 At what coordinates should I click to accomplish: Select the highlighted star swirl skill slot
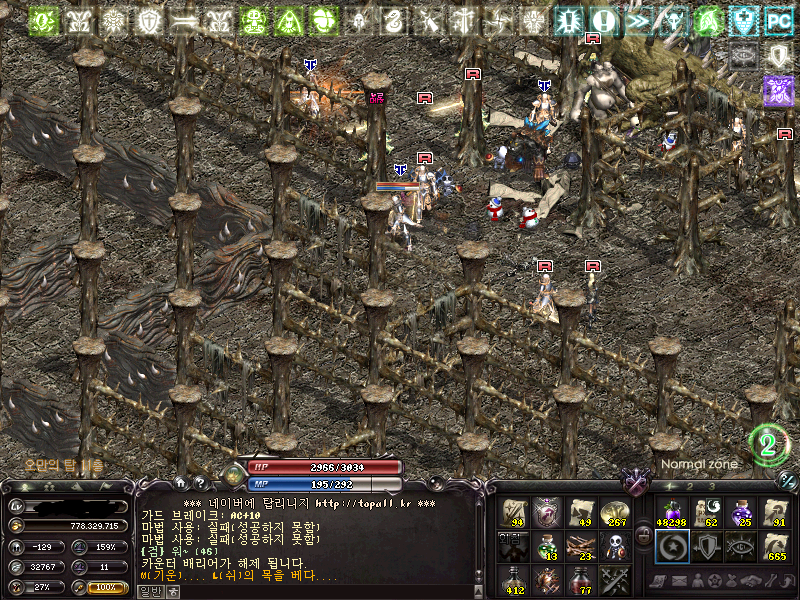pyautogui.click(x=672, y=546)
